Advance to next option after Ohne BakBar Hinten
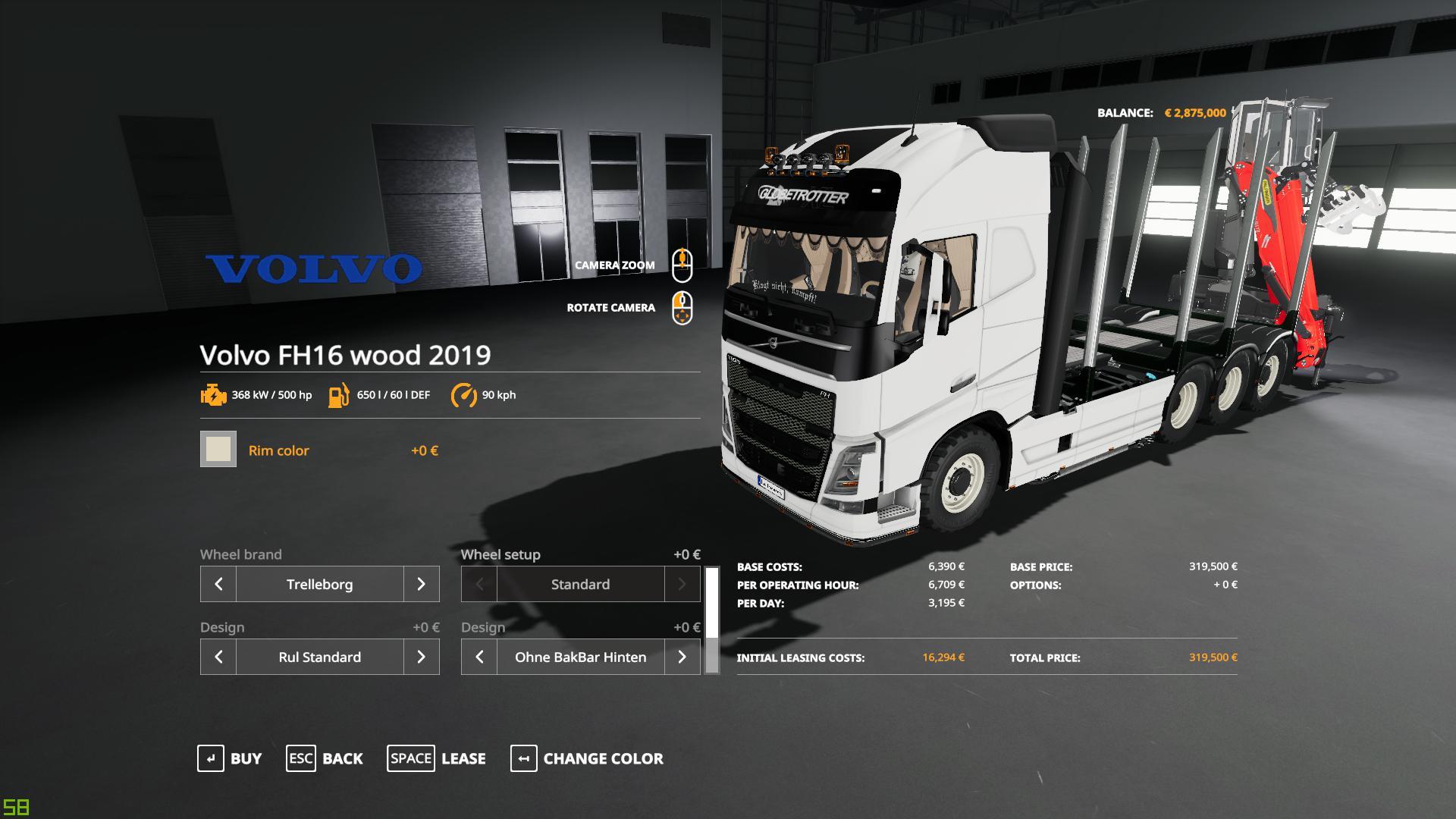 682,657
